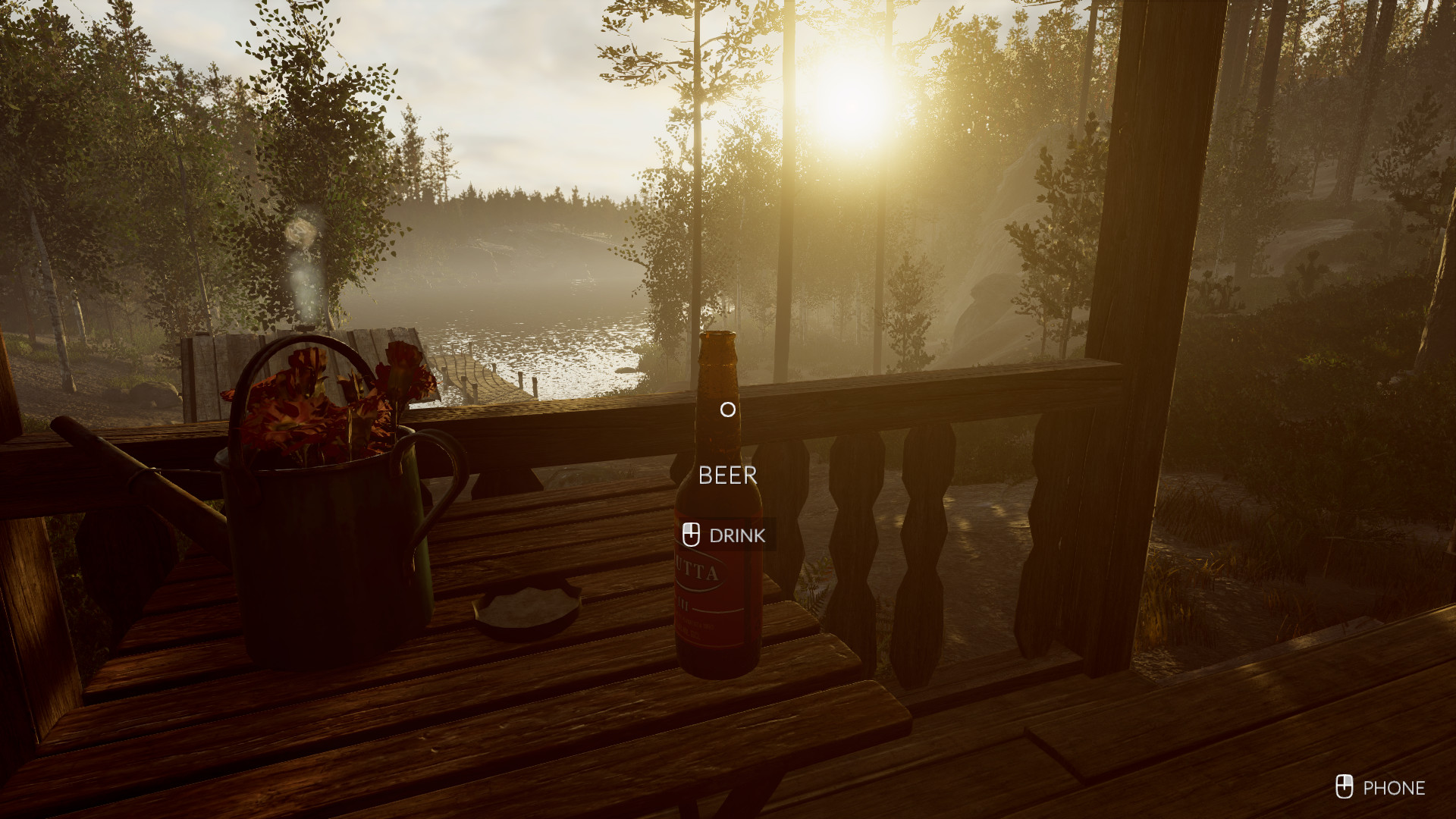
Task: Click the DRINK action to take a sip
Action: point(737,535)
